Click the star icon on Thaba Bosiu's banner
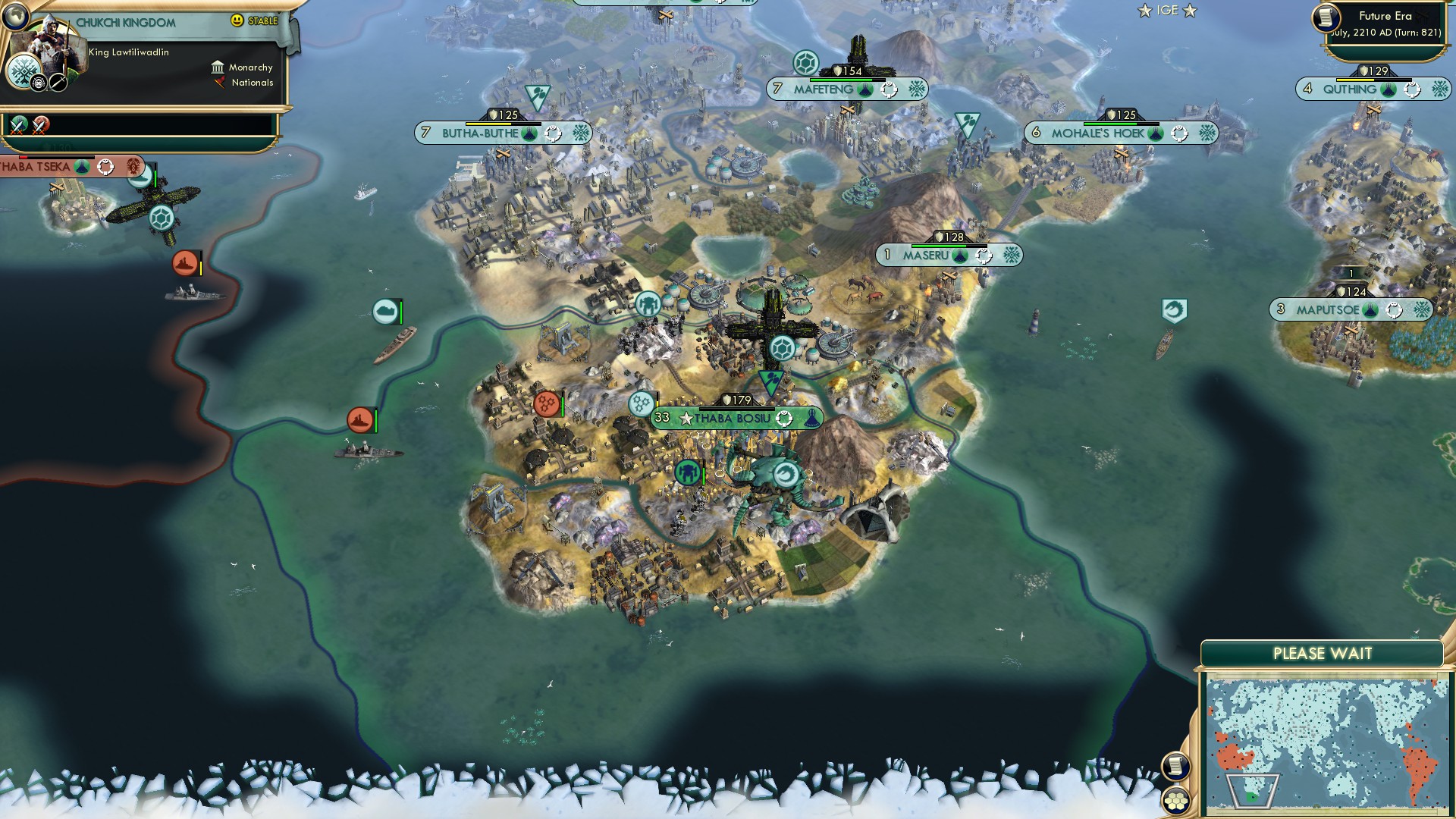This screenshot has height=819, width=1456. pos(685,419)
